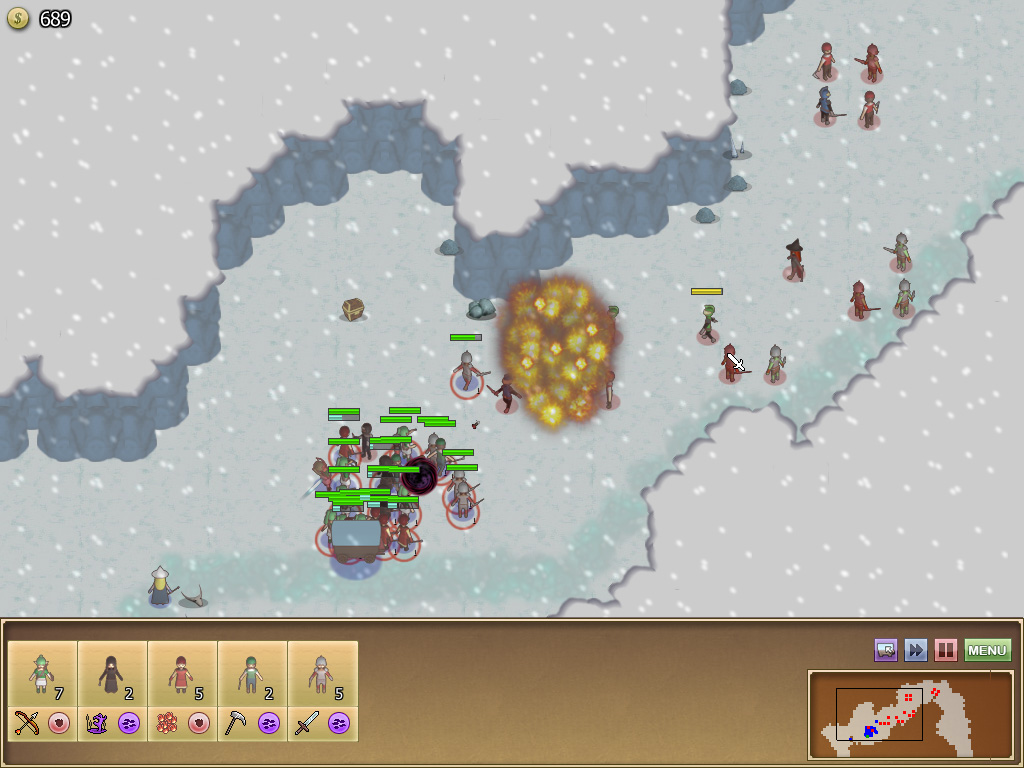This screenshot has width=1024, height=768.
Task: Click the fireball cluster ability icon
Action: coord(166,723)
